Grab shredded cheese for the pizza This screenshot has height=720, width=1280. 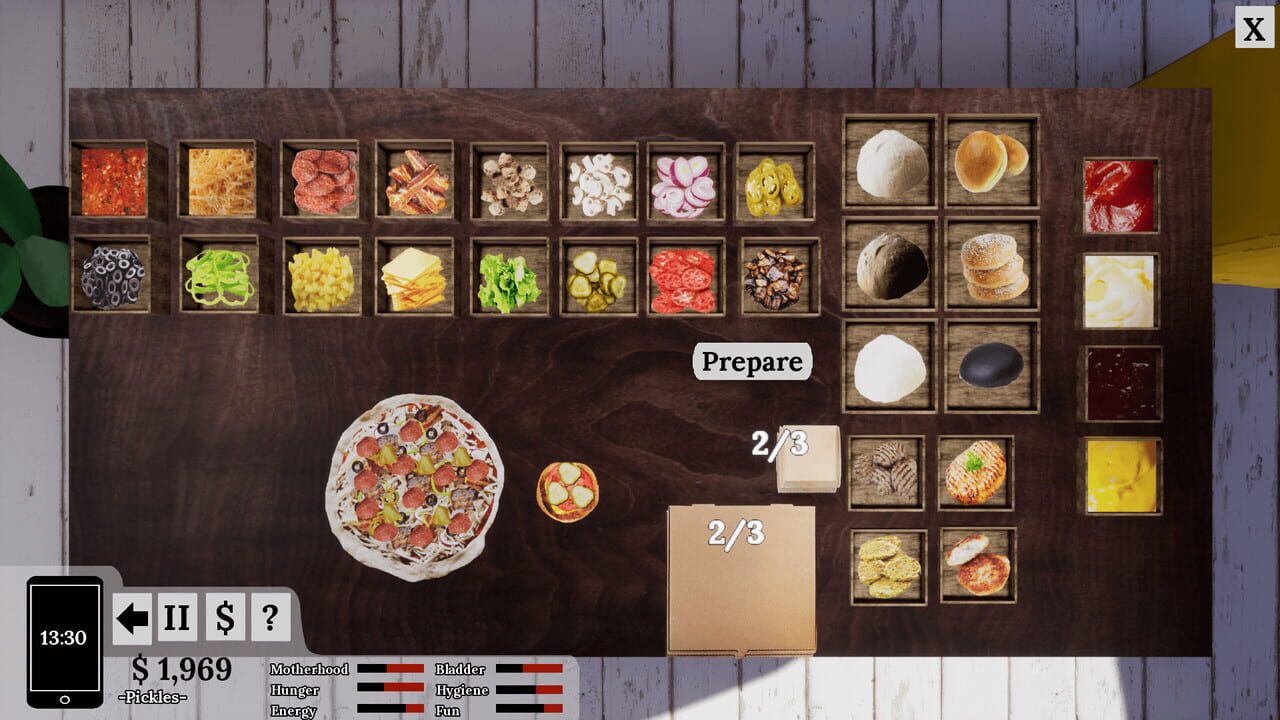pos(222,182)
